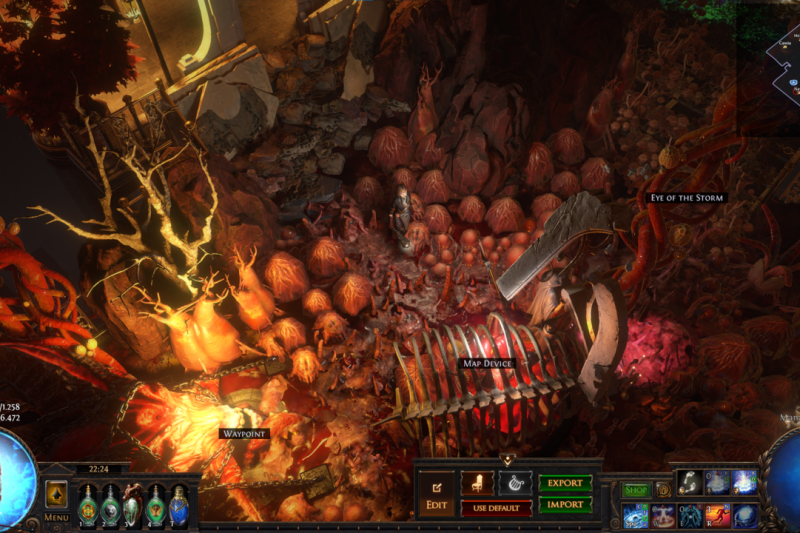Open the green Shop button

pos(636,490)
